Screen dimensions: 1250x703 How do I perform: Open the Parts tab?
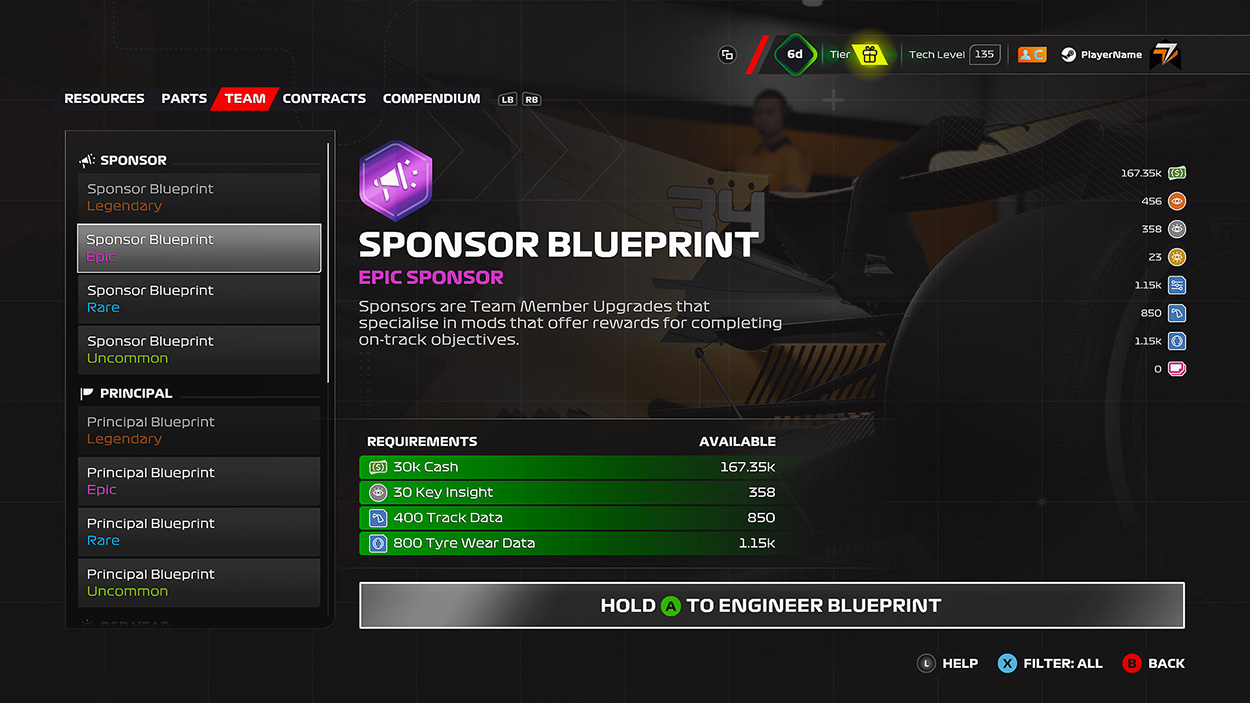[x=184, y=99]
